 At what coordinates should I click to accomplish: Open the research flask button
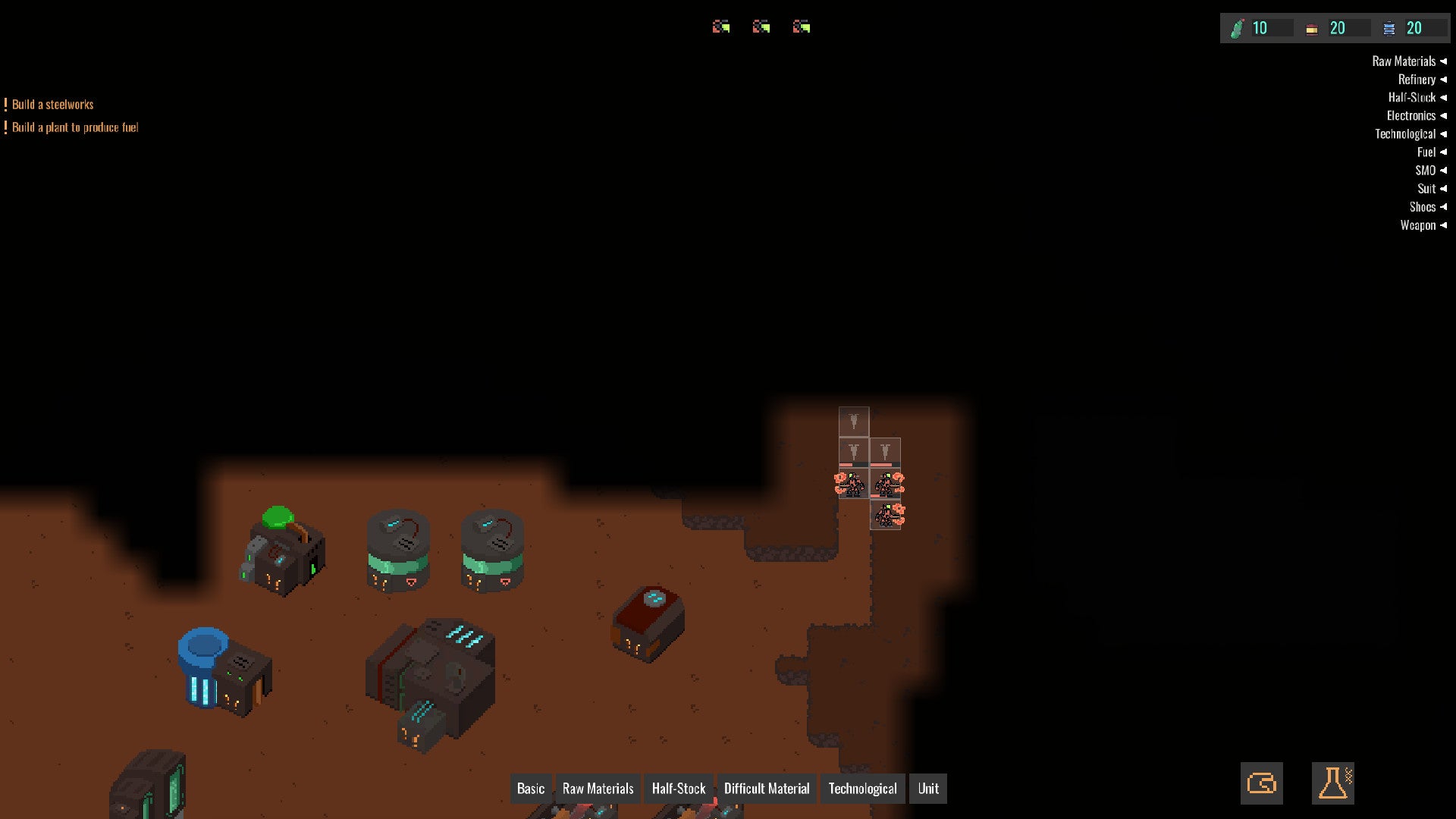(x=1332, y=783)
